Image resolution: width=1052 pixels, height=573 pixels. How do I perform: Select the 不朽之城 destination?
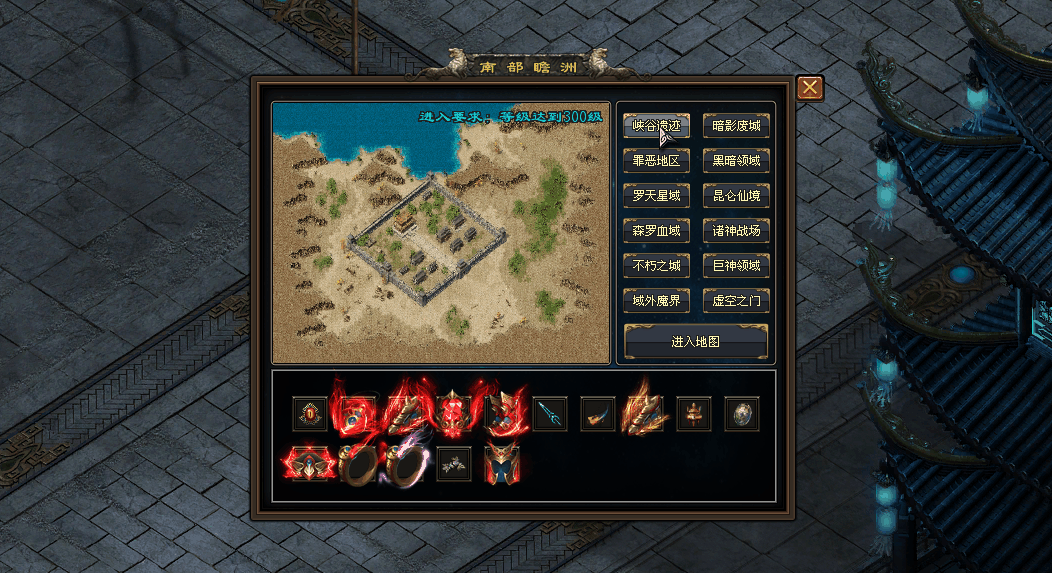pyautogui.click(x=656, y=266)
